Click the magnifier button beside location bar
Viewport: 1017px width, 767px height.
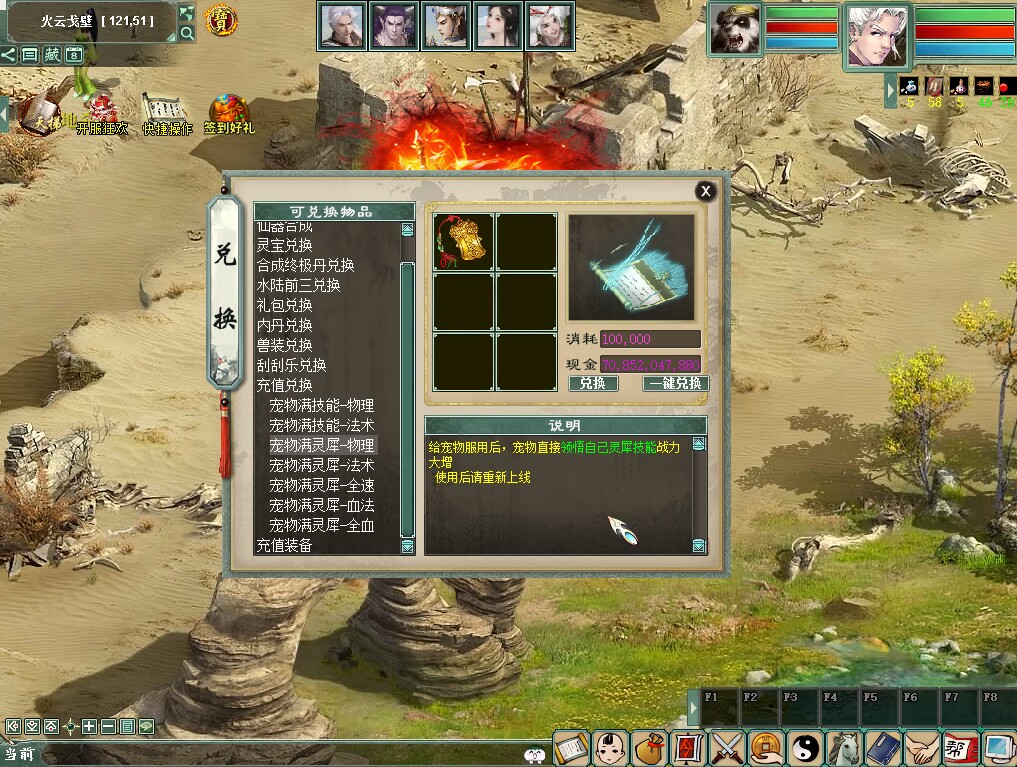(187, 33)
